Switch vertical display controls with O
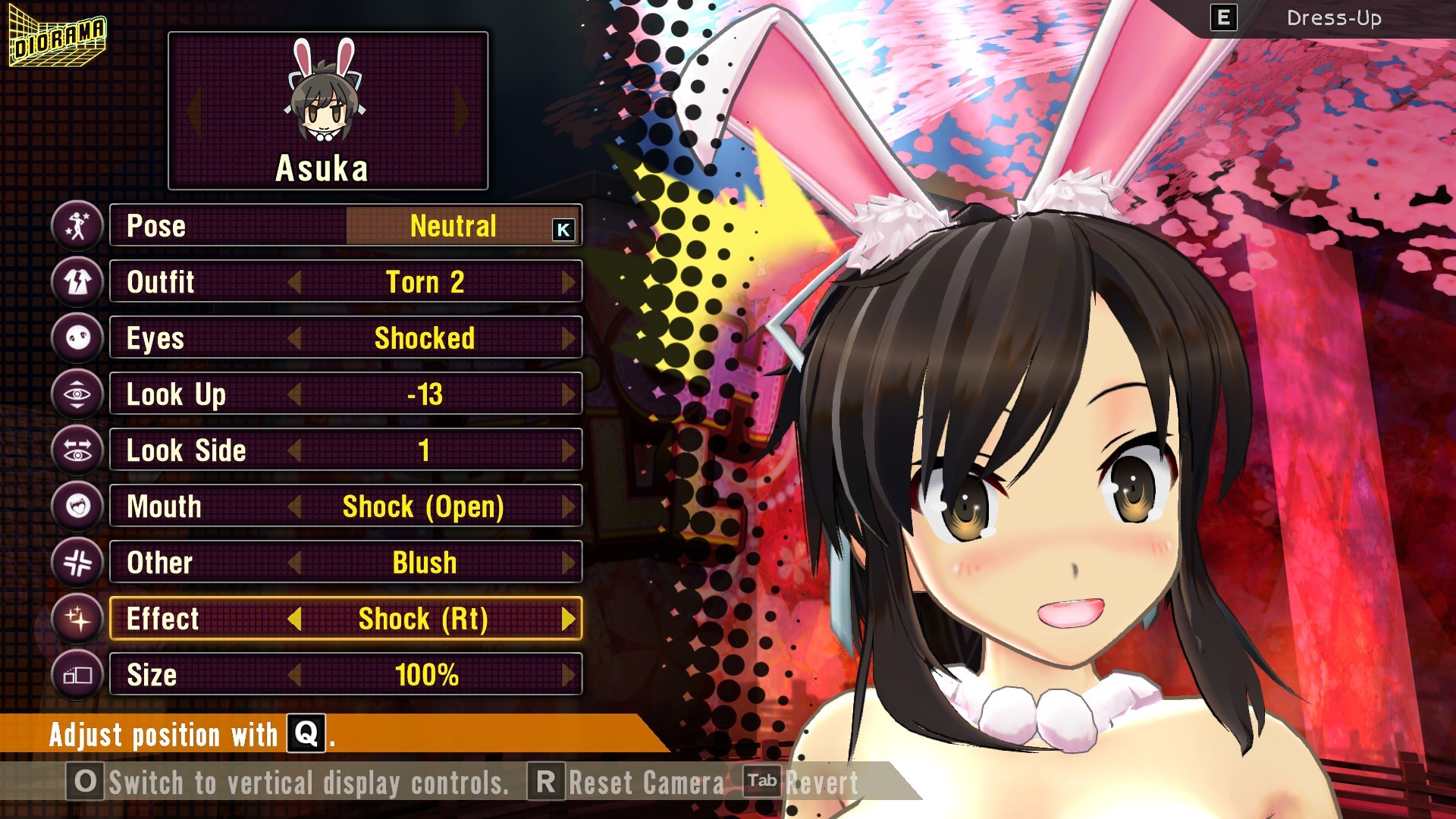Image resolution: width=1456 pixels, height=819 pixels. 83,783
